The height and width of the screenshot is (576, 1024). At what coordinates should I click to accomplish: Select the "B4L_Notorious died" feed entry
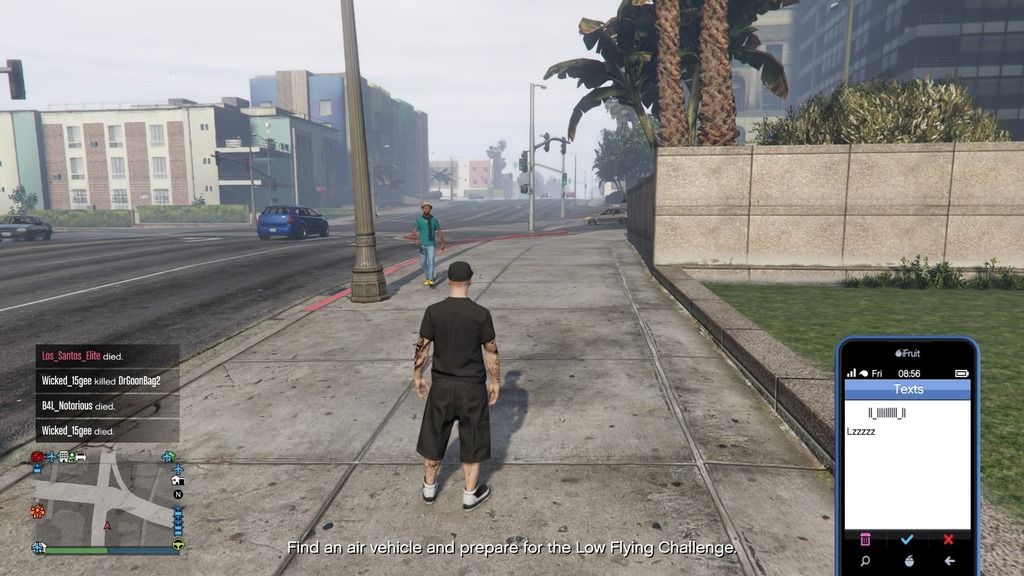click(79, 406)
